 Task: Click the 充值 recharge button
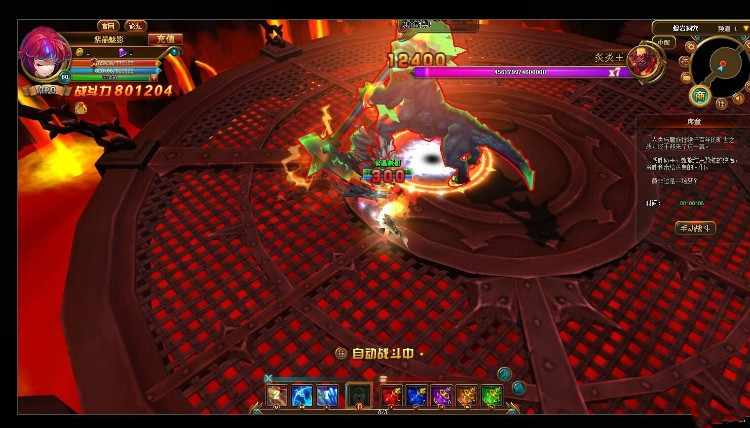(x=165, y=39)
